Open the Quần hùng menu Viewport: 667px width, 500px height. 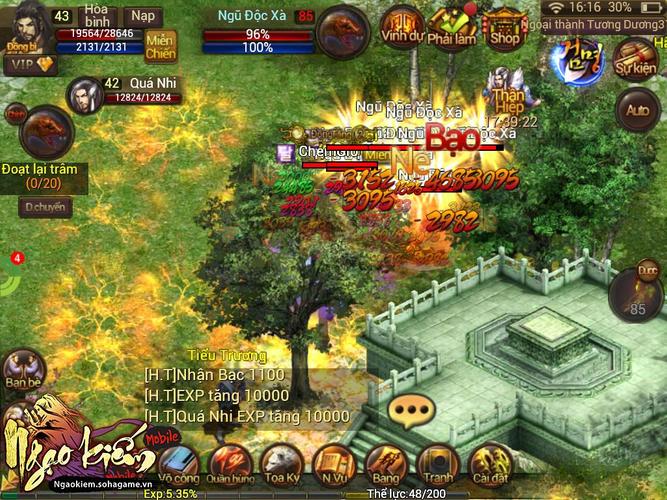pos(231,465)
